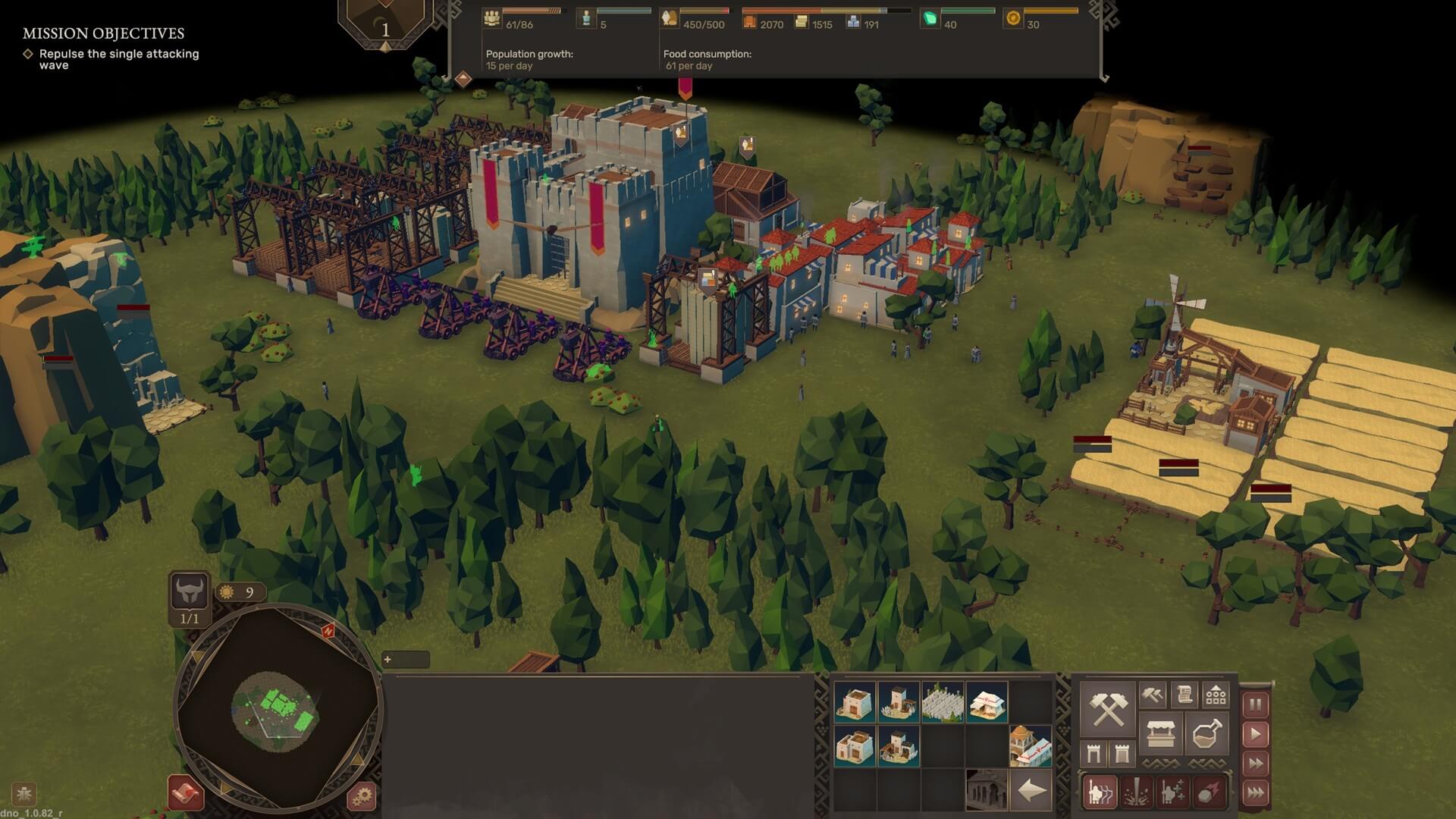1456x819 pixels.
Task: Open settings with the gear icon
Action: point(362,795)
